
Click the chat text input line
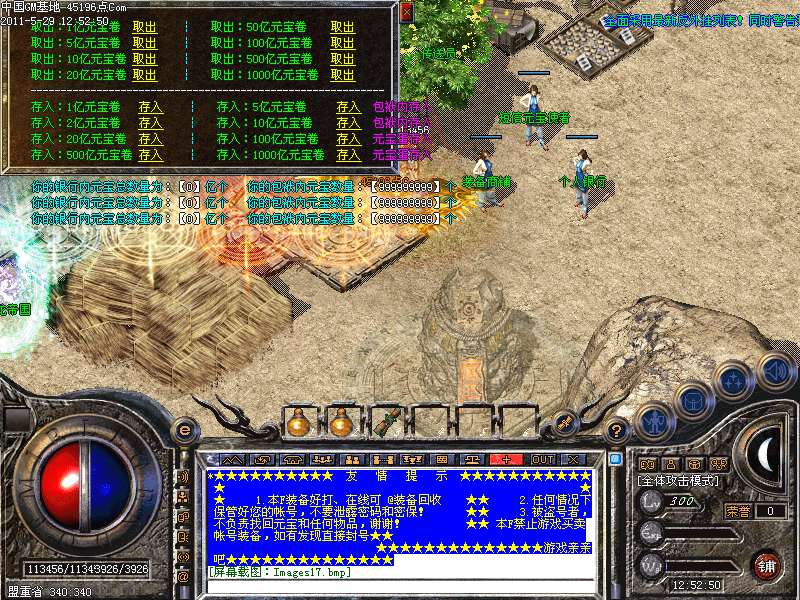[400, 585]
